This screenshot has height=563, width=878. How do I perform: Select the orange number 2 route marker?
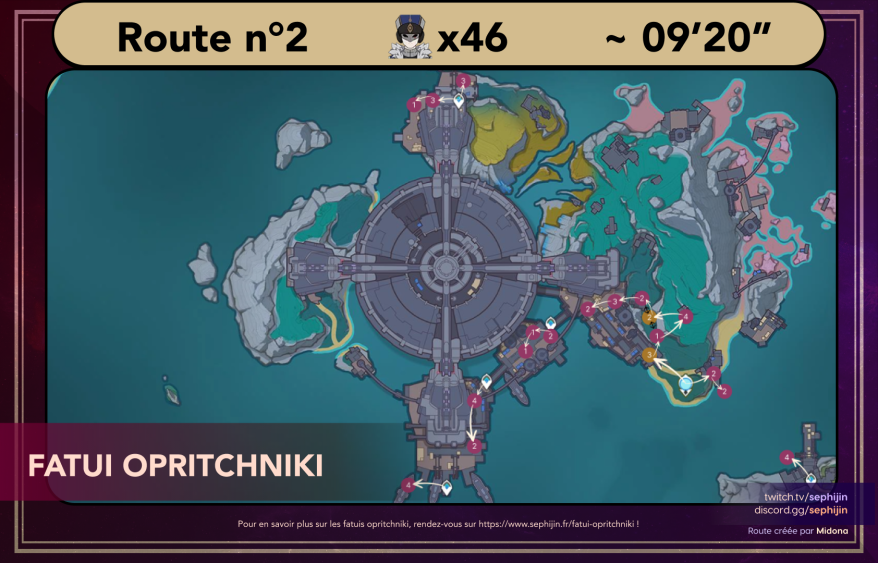click(x=649, y=318)
